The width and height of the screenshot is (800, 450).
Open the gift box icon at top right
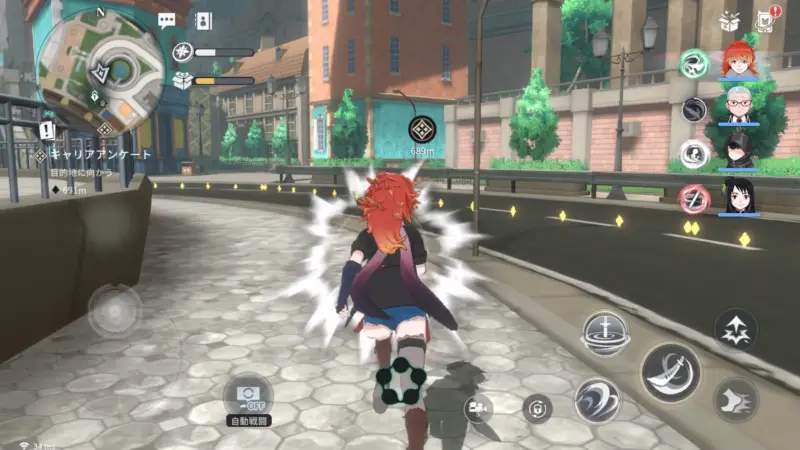[x=729, y=19]
